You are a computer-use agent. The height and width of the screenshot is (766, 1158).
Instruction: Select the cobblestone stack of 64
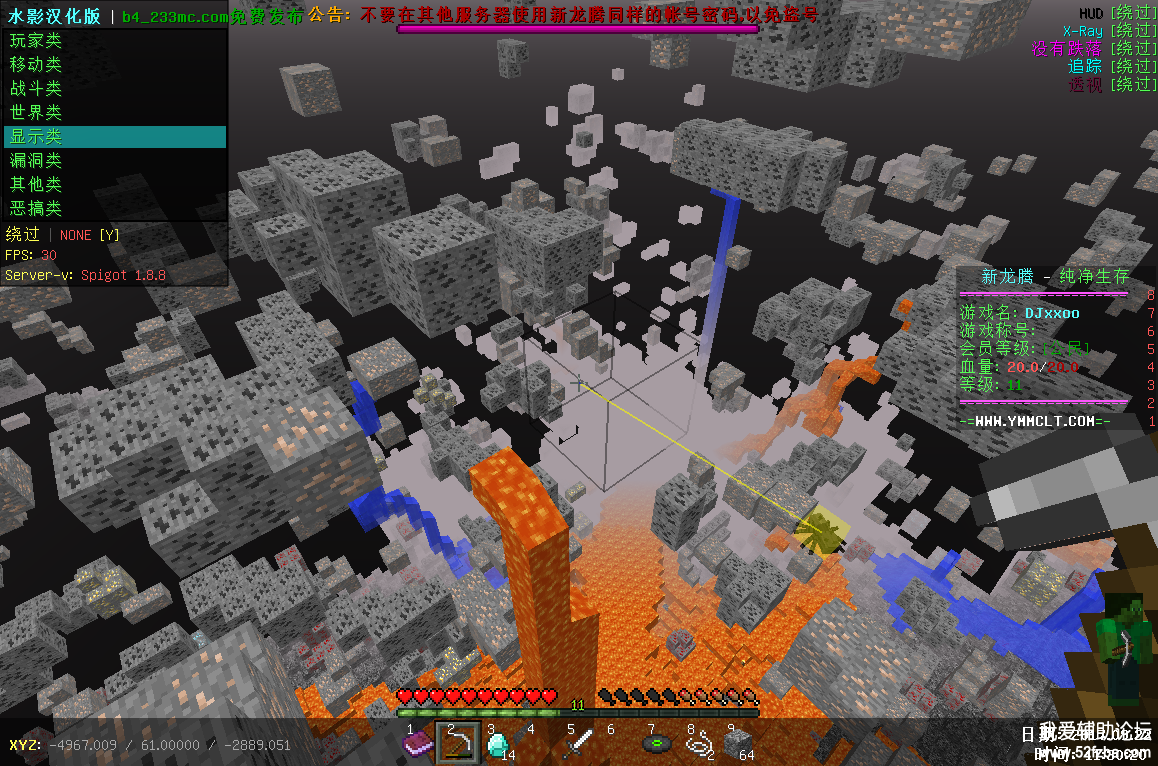[738, 743]
